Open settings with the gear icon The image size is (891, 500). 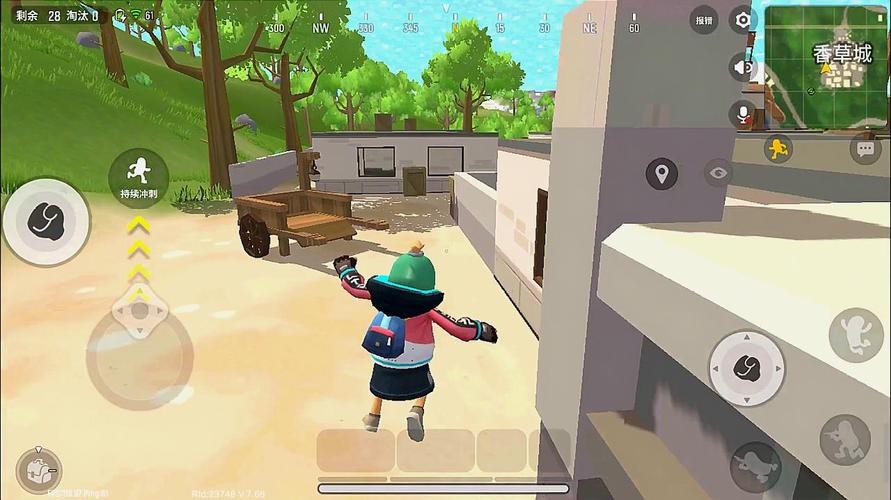tap(742, 20)
